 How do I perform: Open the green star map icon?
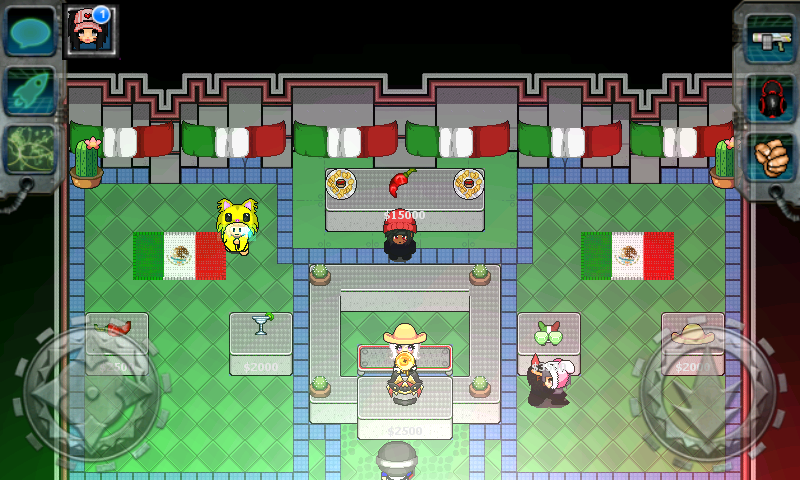click(29, 150)
